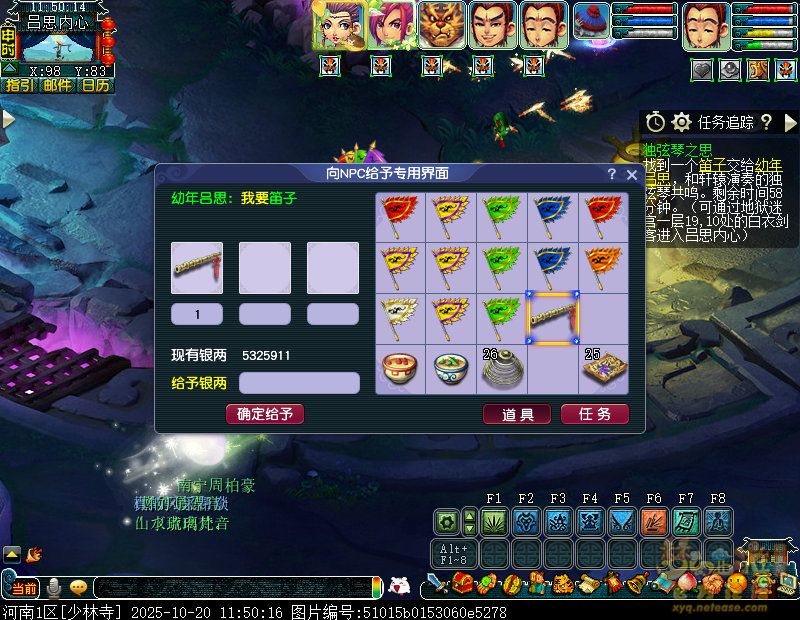Open the 指引 guide button
Viewport: 800px width, 620px height.
19,86
